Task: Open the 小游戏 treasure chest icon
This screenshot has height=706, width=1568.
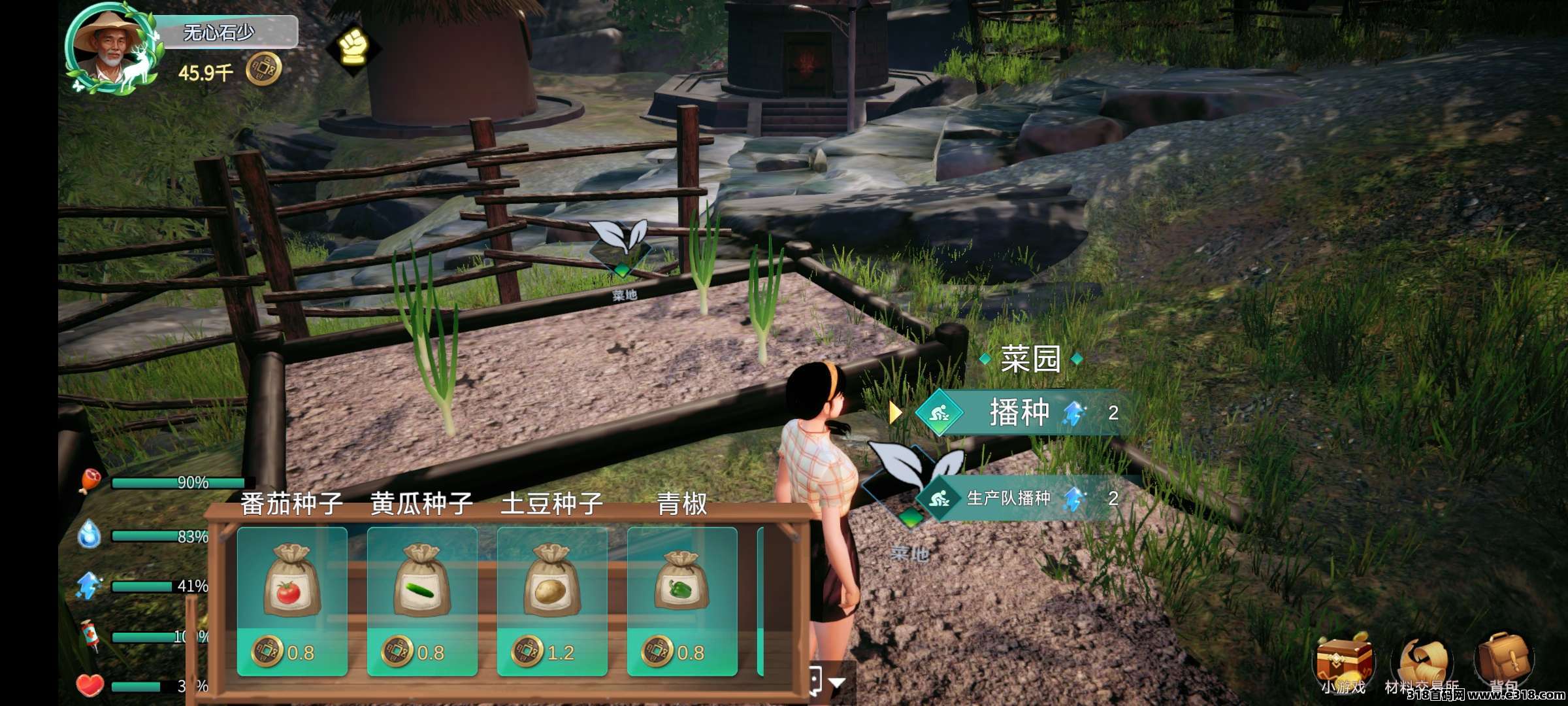Action: pos(1344,662)
